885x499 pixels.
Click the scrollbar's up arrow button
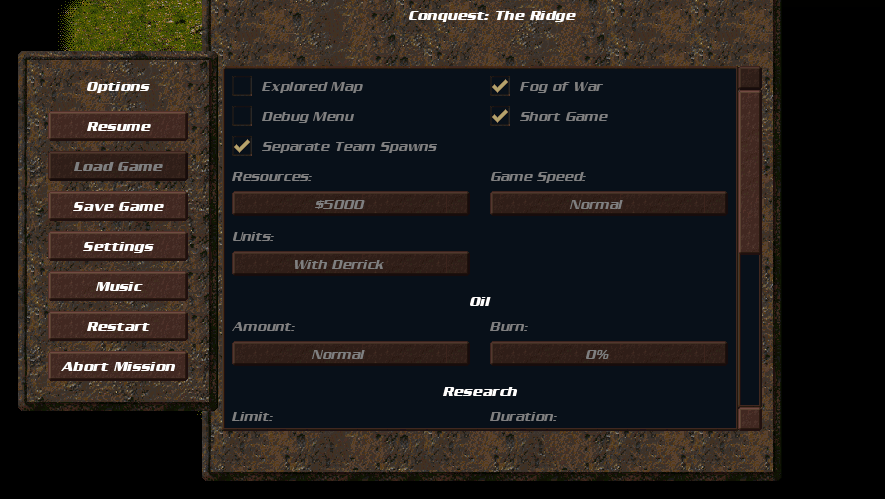(x=749, y=78)
